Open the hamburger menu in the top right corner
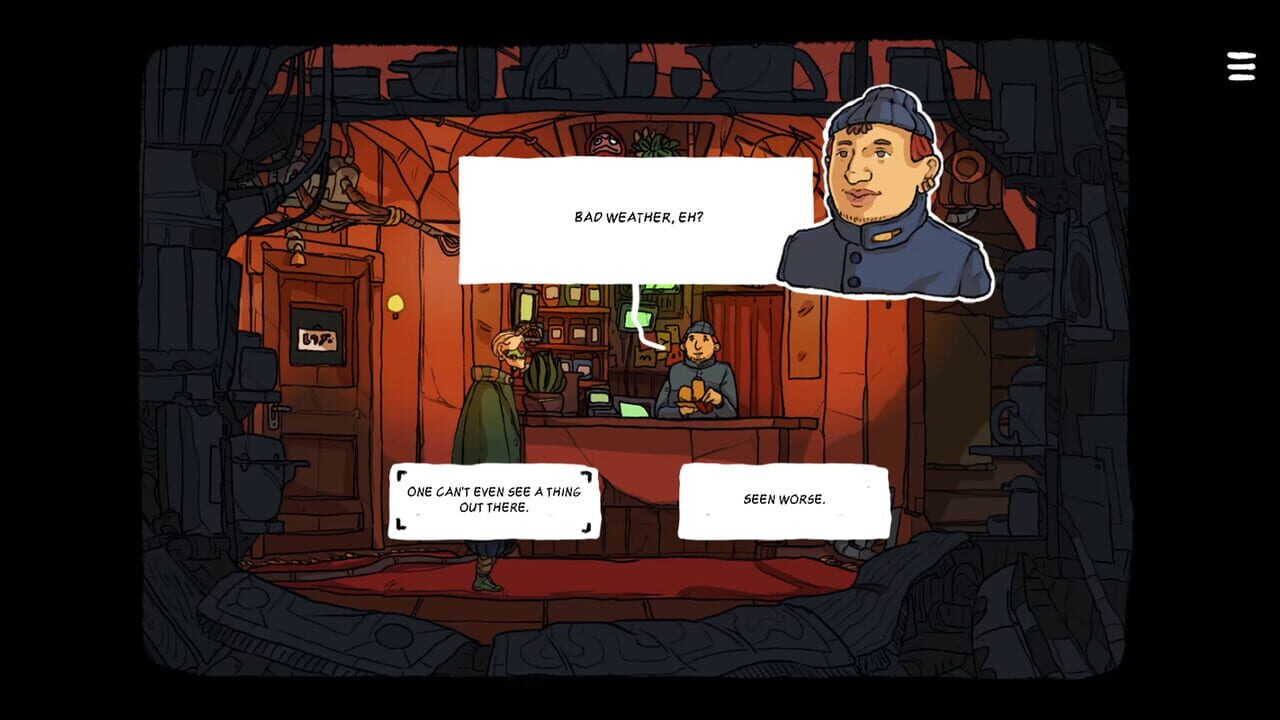 click(1240, 66)
